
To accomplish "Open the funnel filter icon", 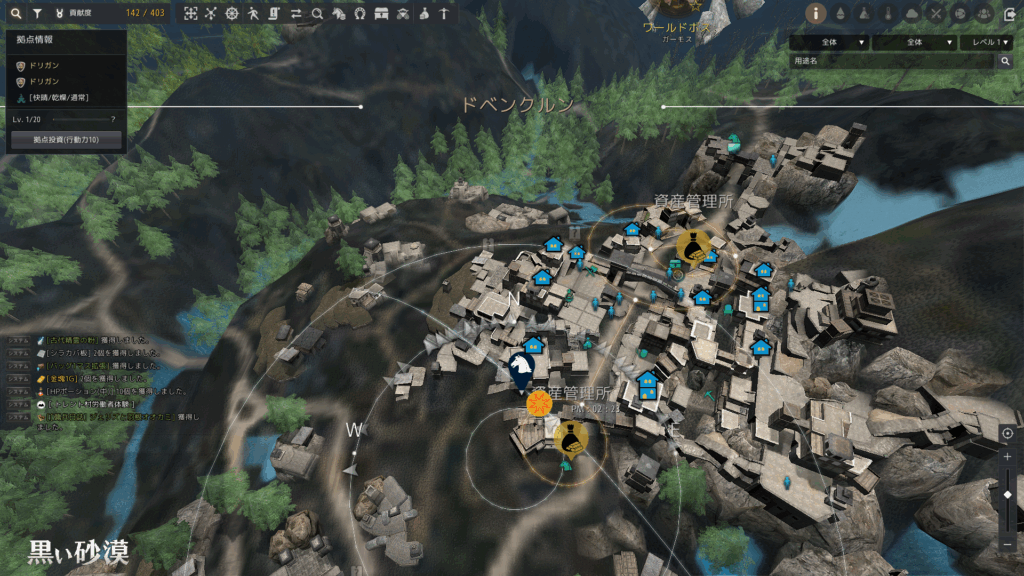I will tap(37, 13).
